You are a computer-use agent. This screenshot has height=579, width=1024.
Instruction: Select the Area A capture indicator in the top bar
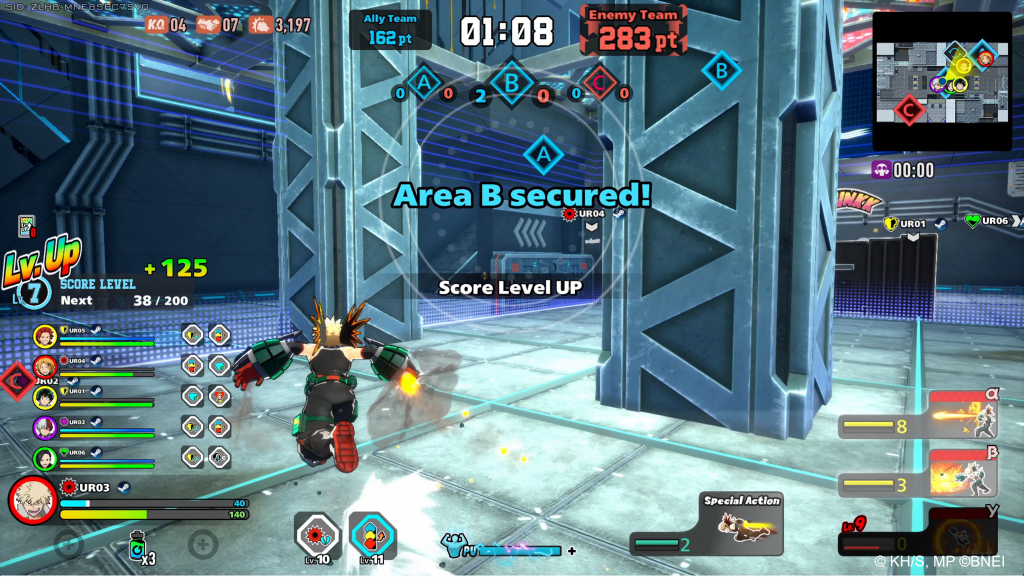(423, 84)
